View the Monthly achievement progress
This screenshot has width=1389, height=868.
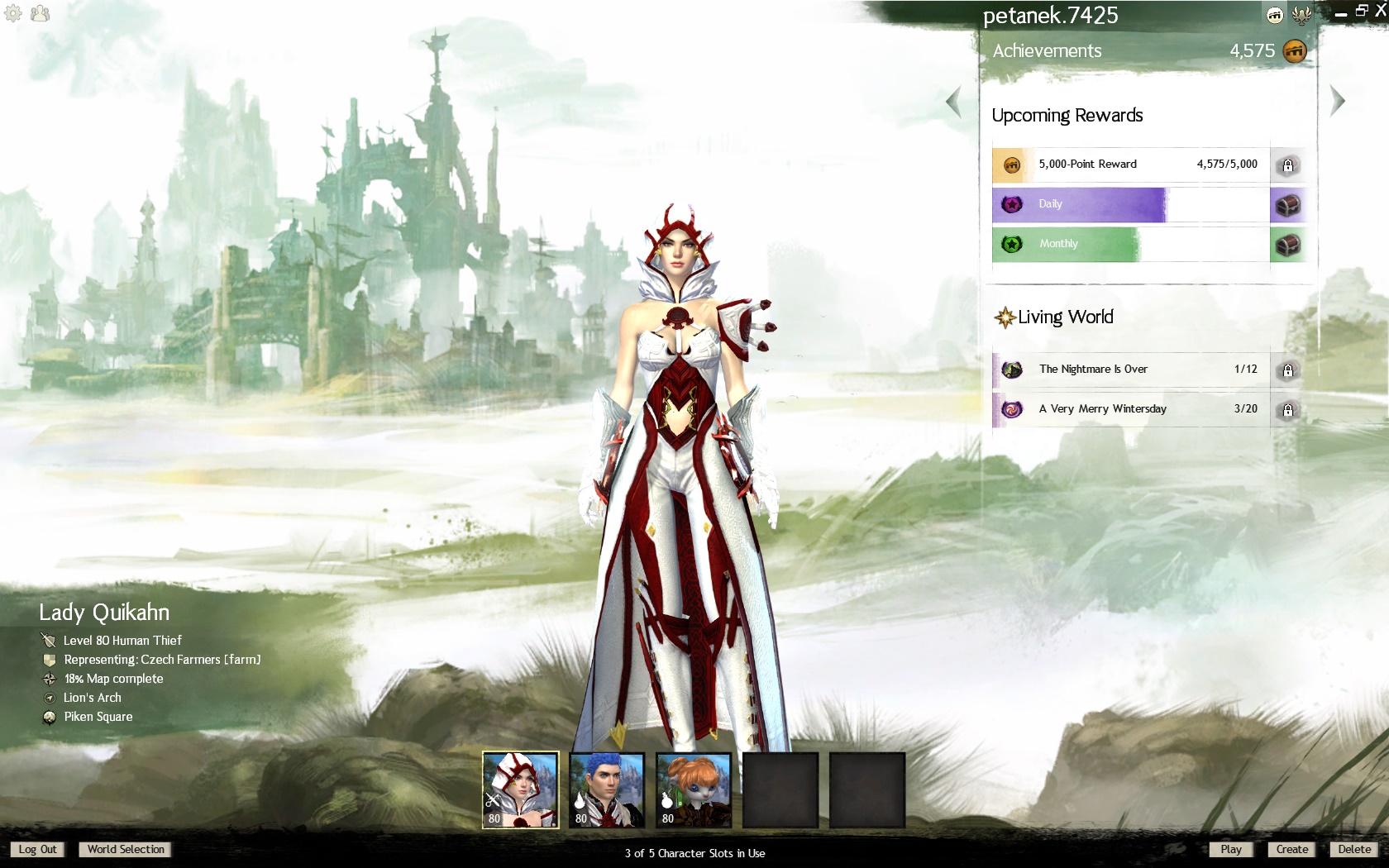(1130, 244)
